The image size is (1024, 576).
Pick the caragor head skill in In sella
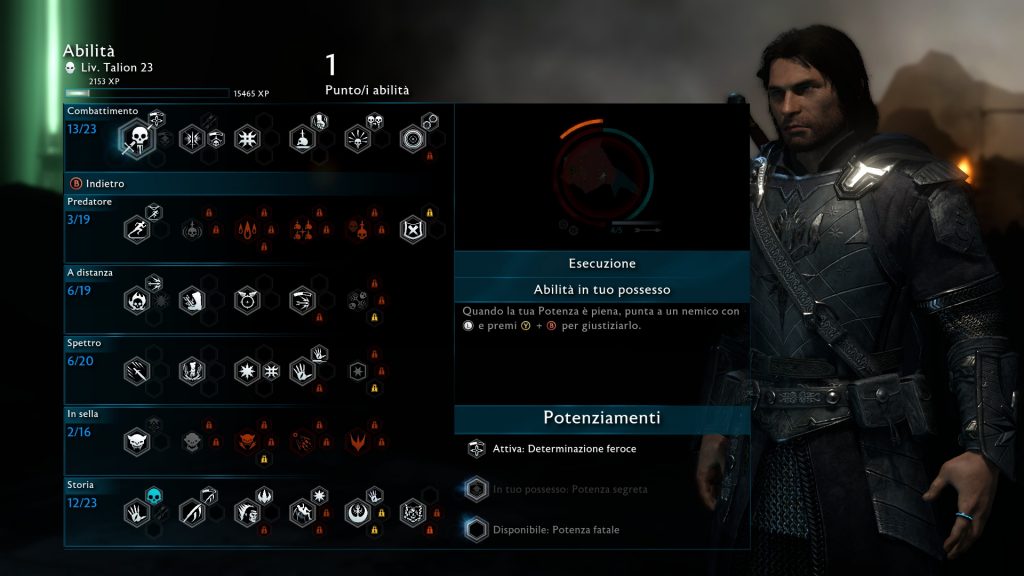137,441
